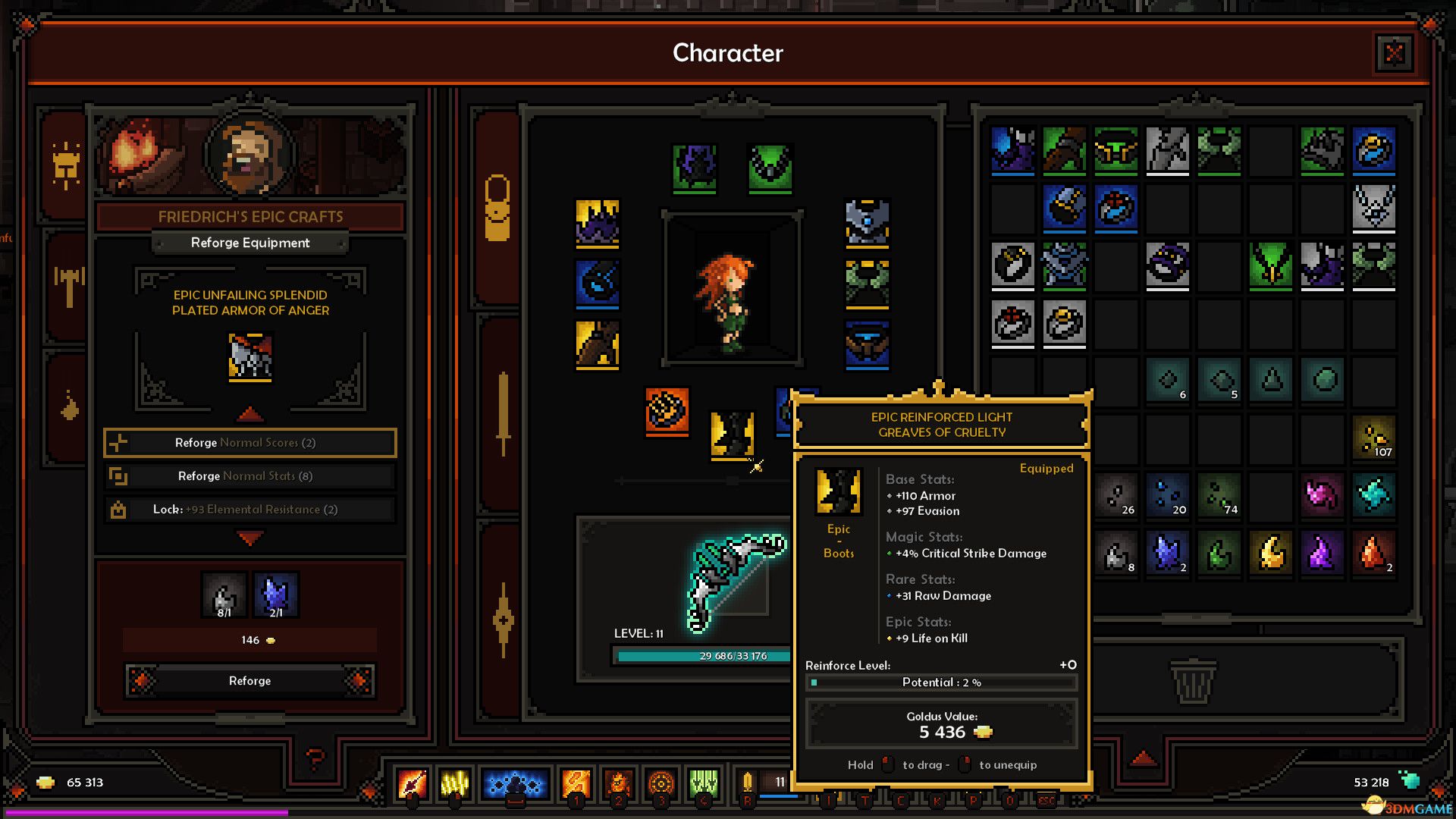Click the red up arrow above reforge options
Screen dimensions: 1456x819
coord(249,414)
